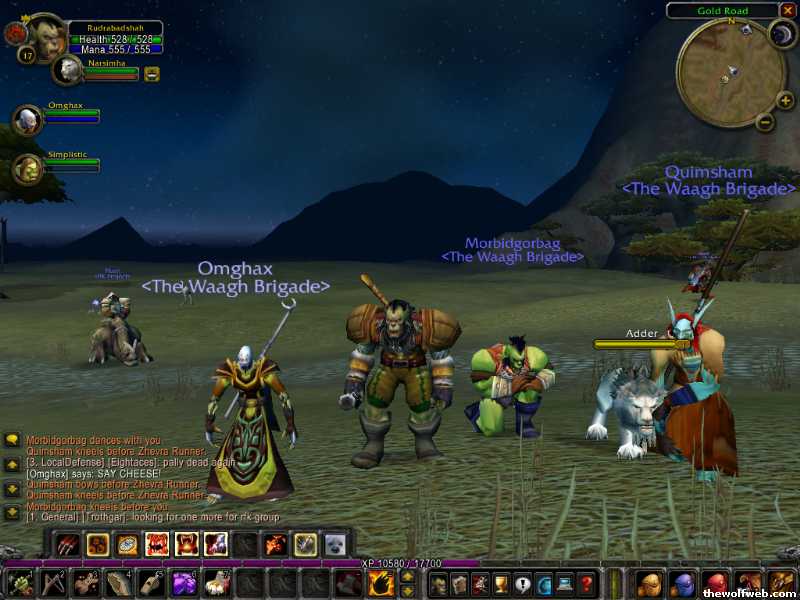The image size is (800, 600).
Task: Select party member Simplistic's portrait
Action: click(x=26, y=168)
